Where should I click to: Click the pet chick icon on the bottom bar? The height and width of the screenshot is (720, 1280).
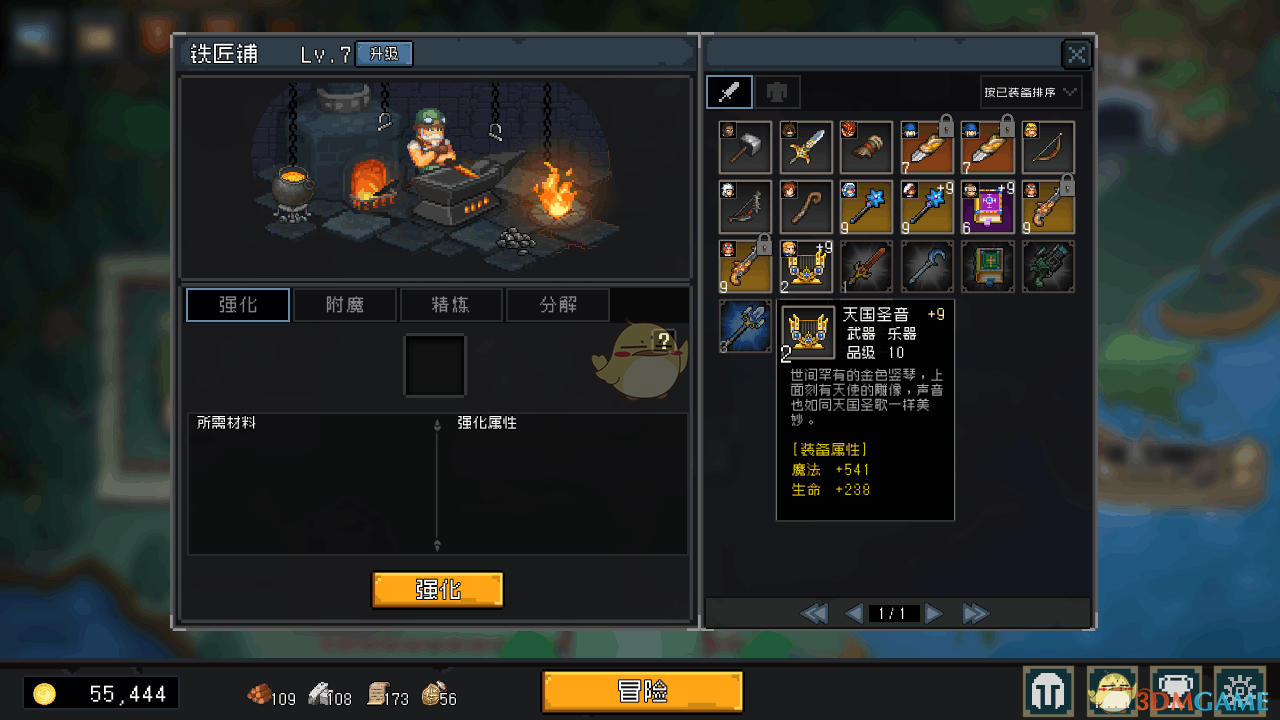click(x=1112, y=690)
